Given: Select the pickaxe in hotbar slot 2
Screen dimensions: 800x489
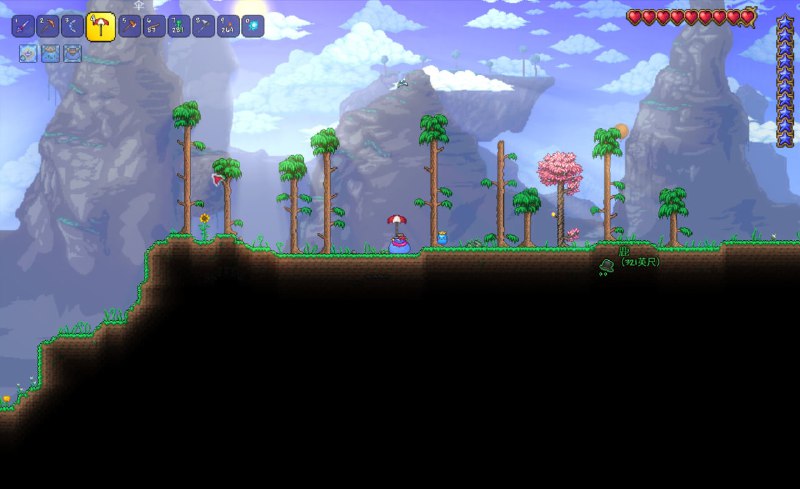Looking at the screenshot, I should 47,26.
